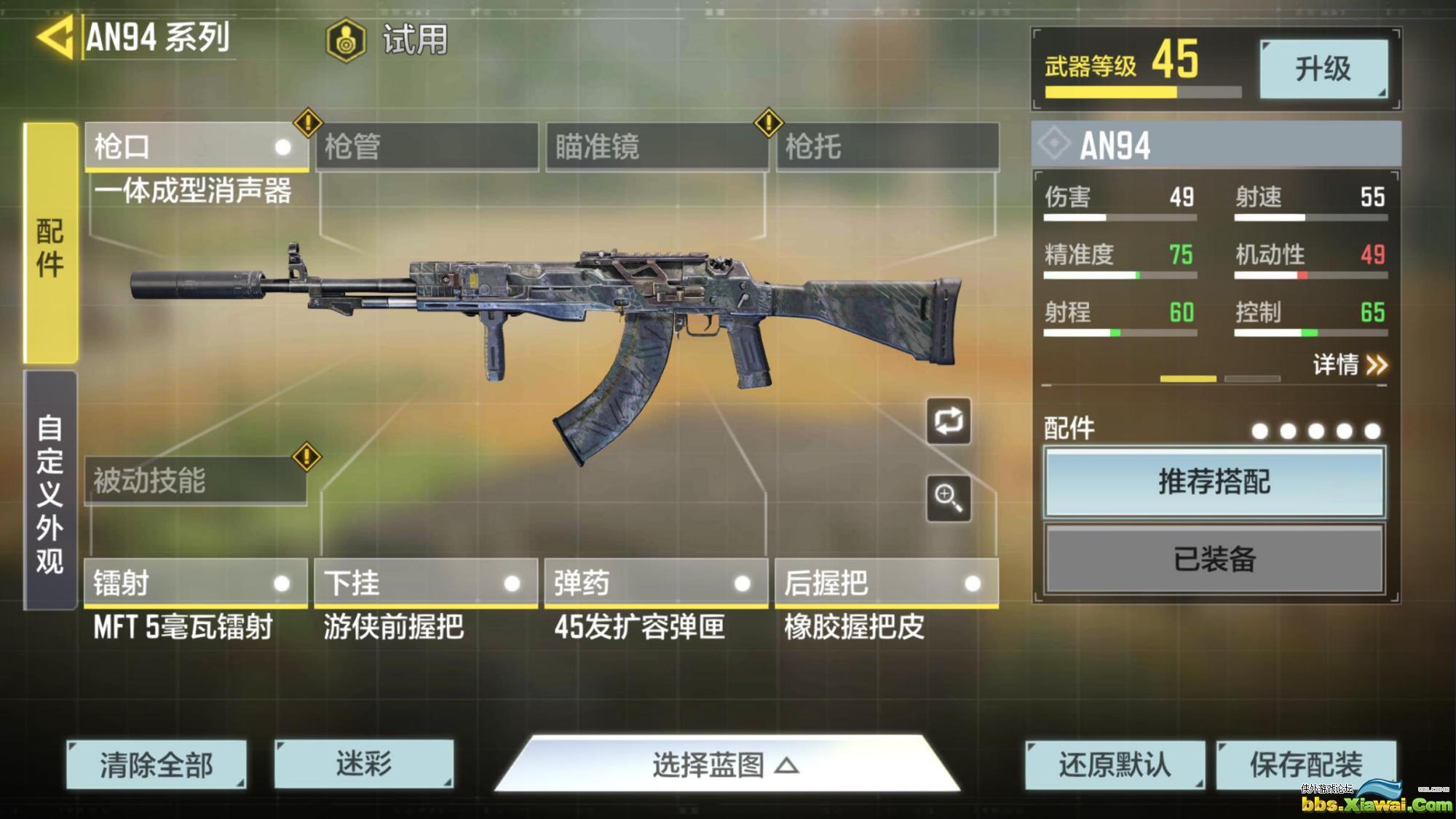Expand the 选择蓝图 blueprint selector
Image resolution: width=1456 pixels, height=819 pixels.
click(x=727, y=765)
